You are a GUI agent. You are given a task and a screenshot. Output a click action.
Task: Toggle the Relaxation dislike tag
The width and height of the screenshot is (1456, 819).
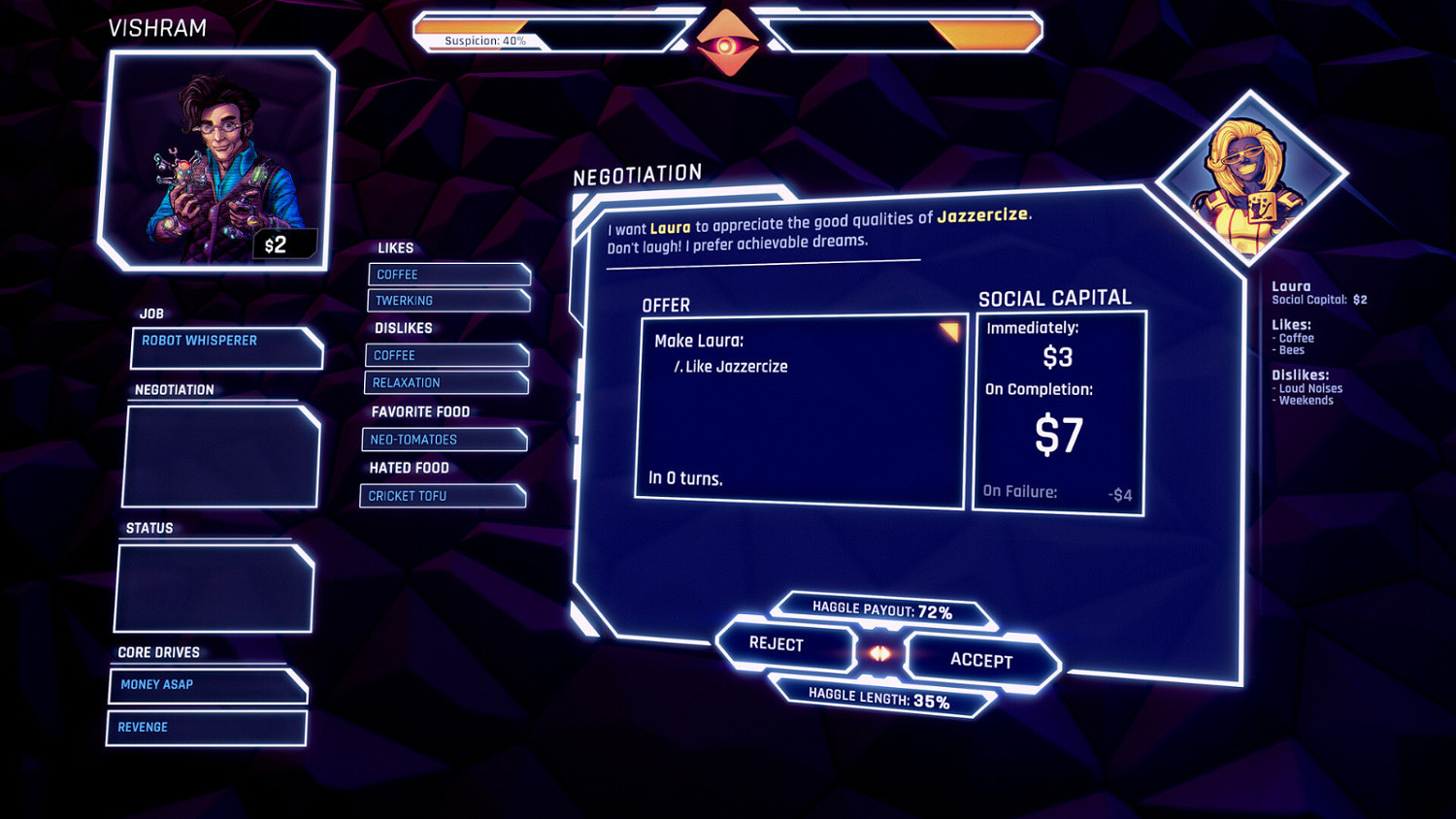[x=447, y=382]
